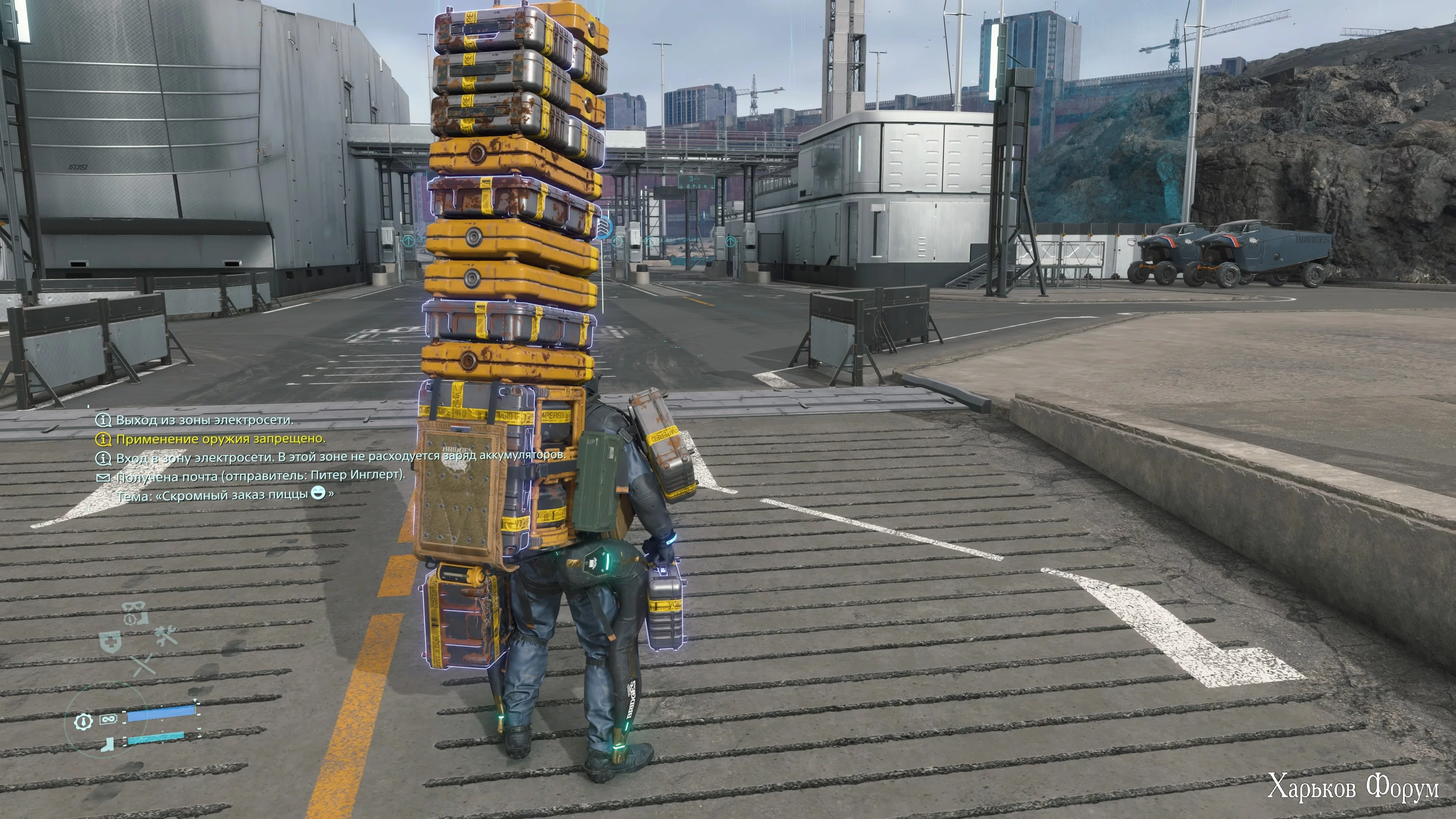The height and width of the screenshot is (819, 1456).
Task: Click the infinity battery icon
Action: click(x=108, y=719)
